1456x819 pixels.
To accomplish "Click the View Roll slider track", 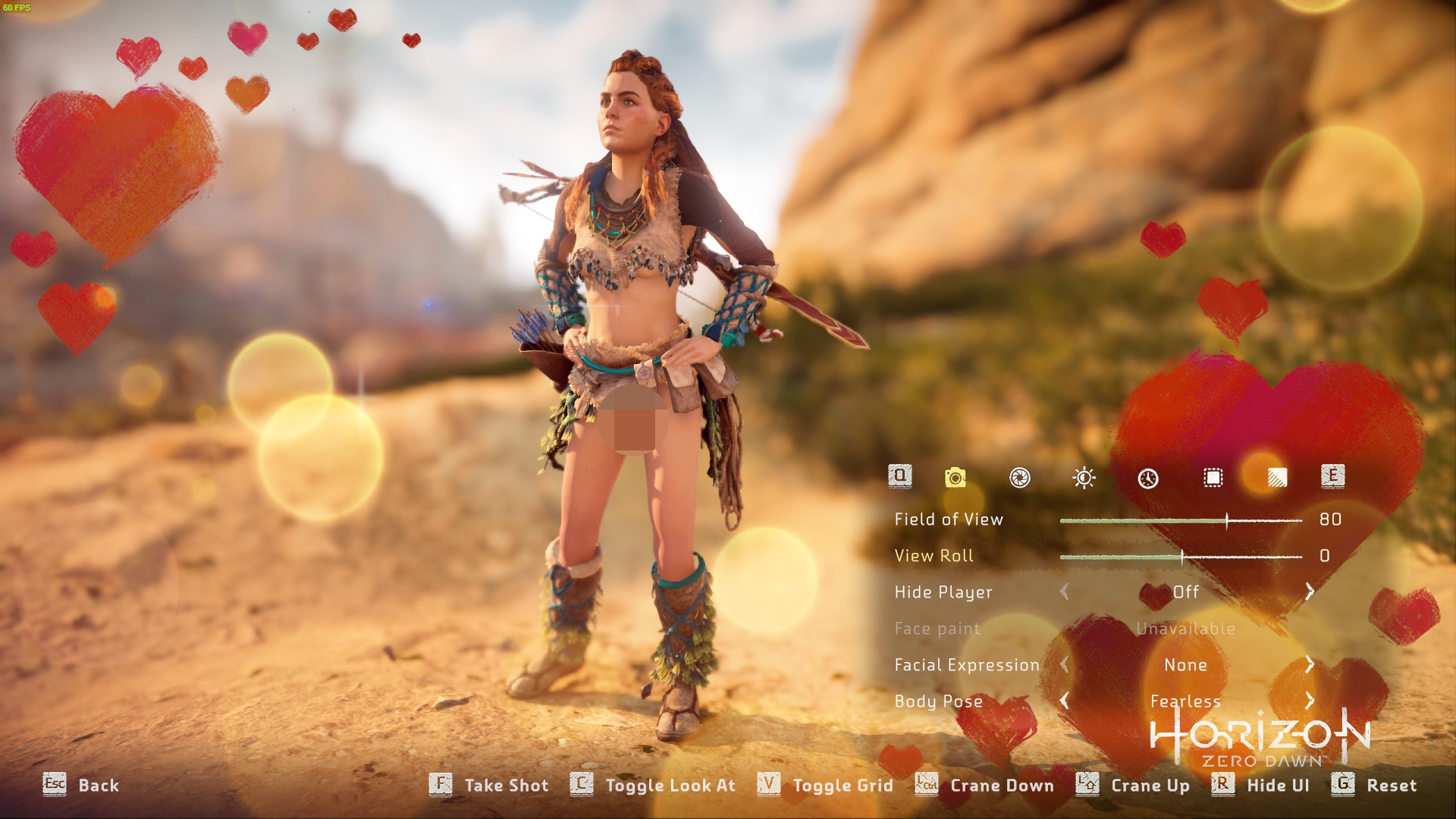I will pos(1181,557).
